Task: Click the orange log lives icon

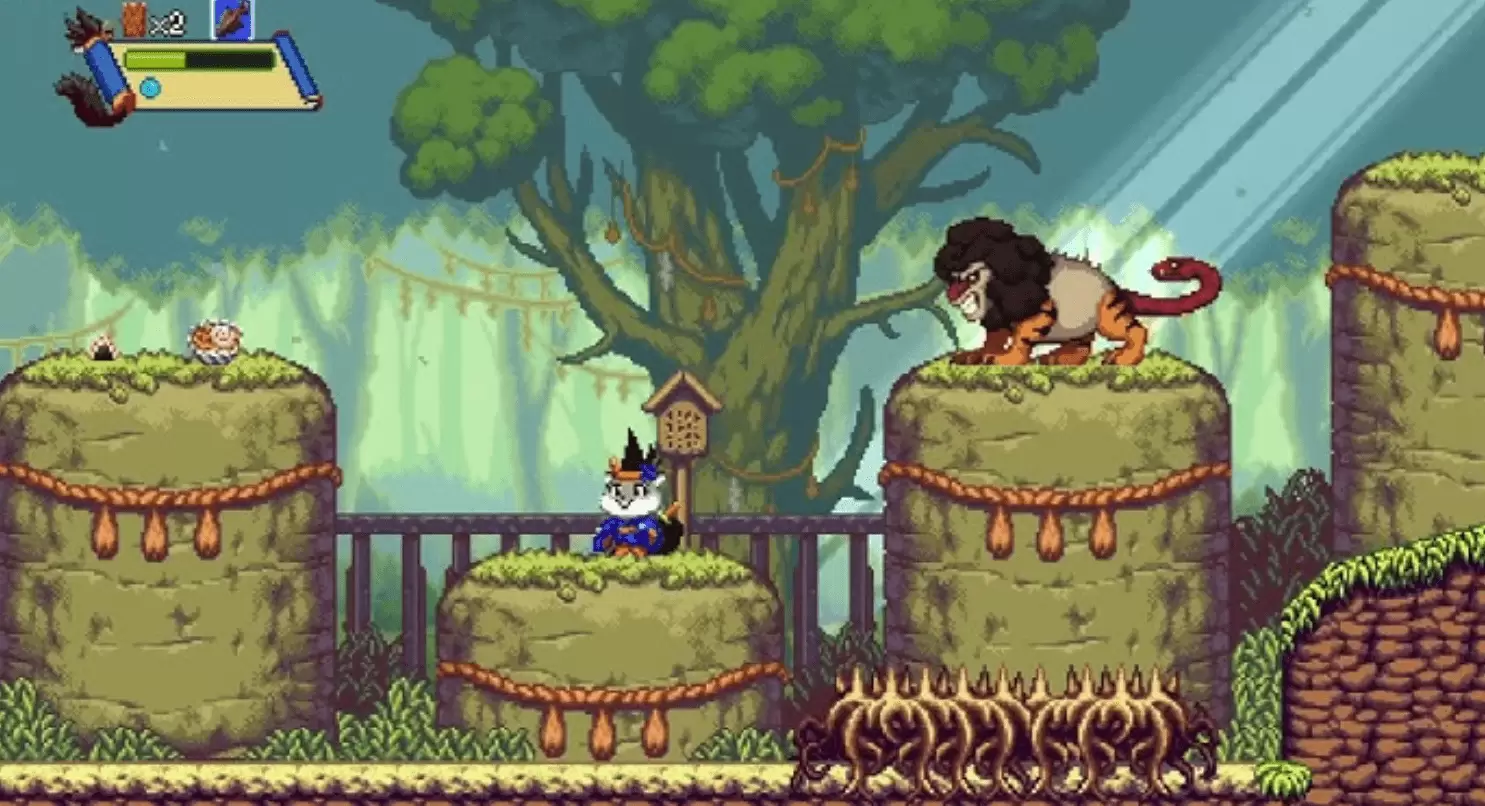Action: (133, 20)
